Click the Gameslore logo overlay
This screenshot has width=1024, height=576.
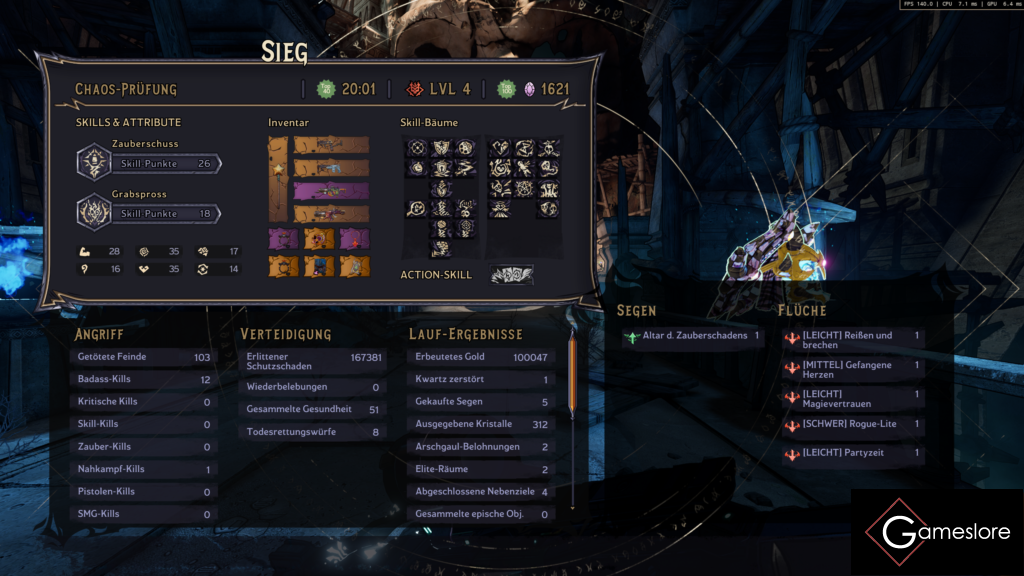pyautogui.click(x=937, y=532)
